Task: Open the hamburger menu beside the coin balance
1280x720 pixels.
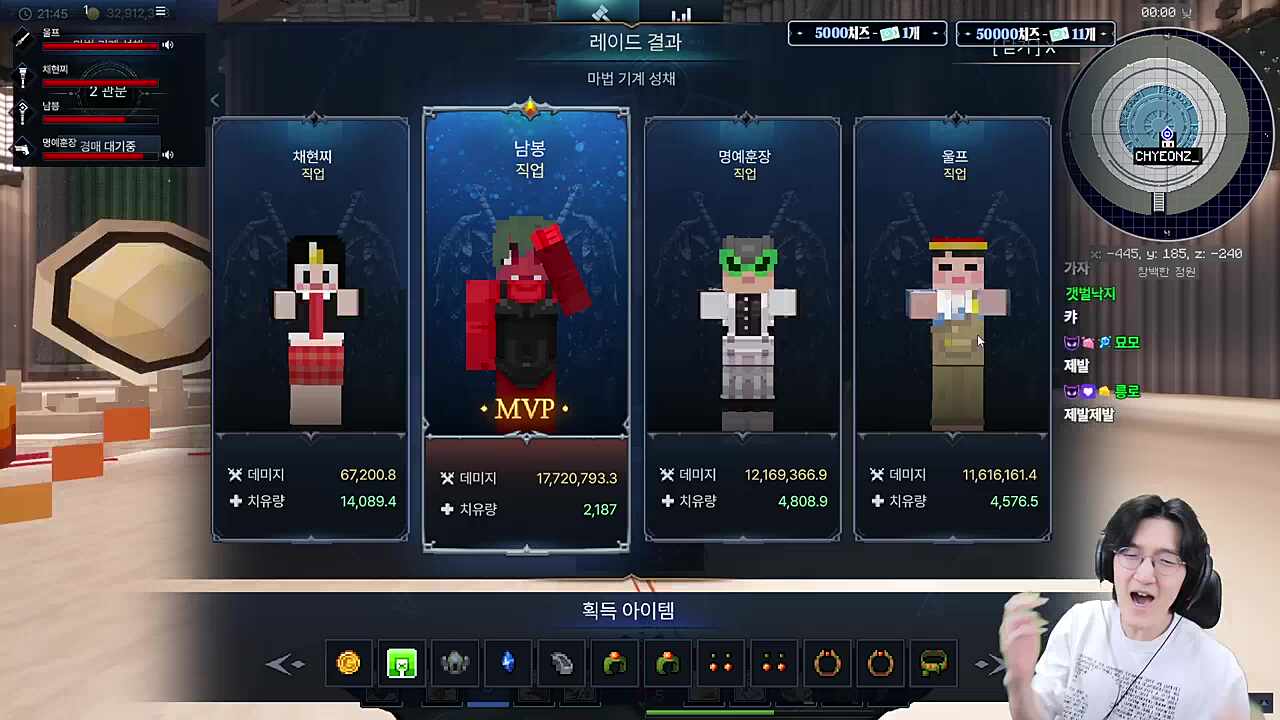Action: pos(160,12)
